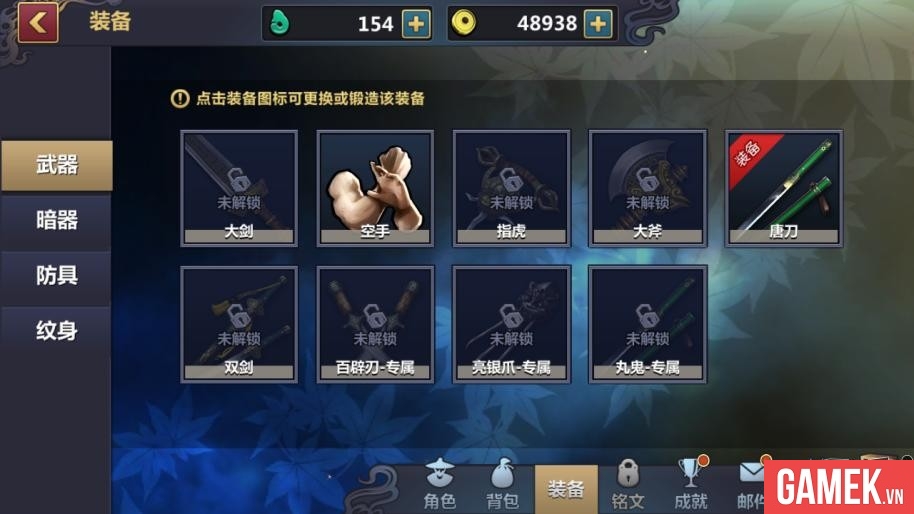This screenshot has width=914, height=514.
Task: Select the locked 大剑 greatsword slot
Action: tap(239, 187)
